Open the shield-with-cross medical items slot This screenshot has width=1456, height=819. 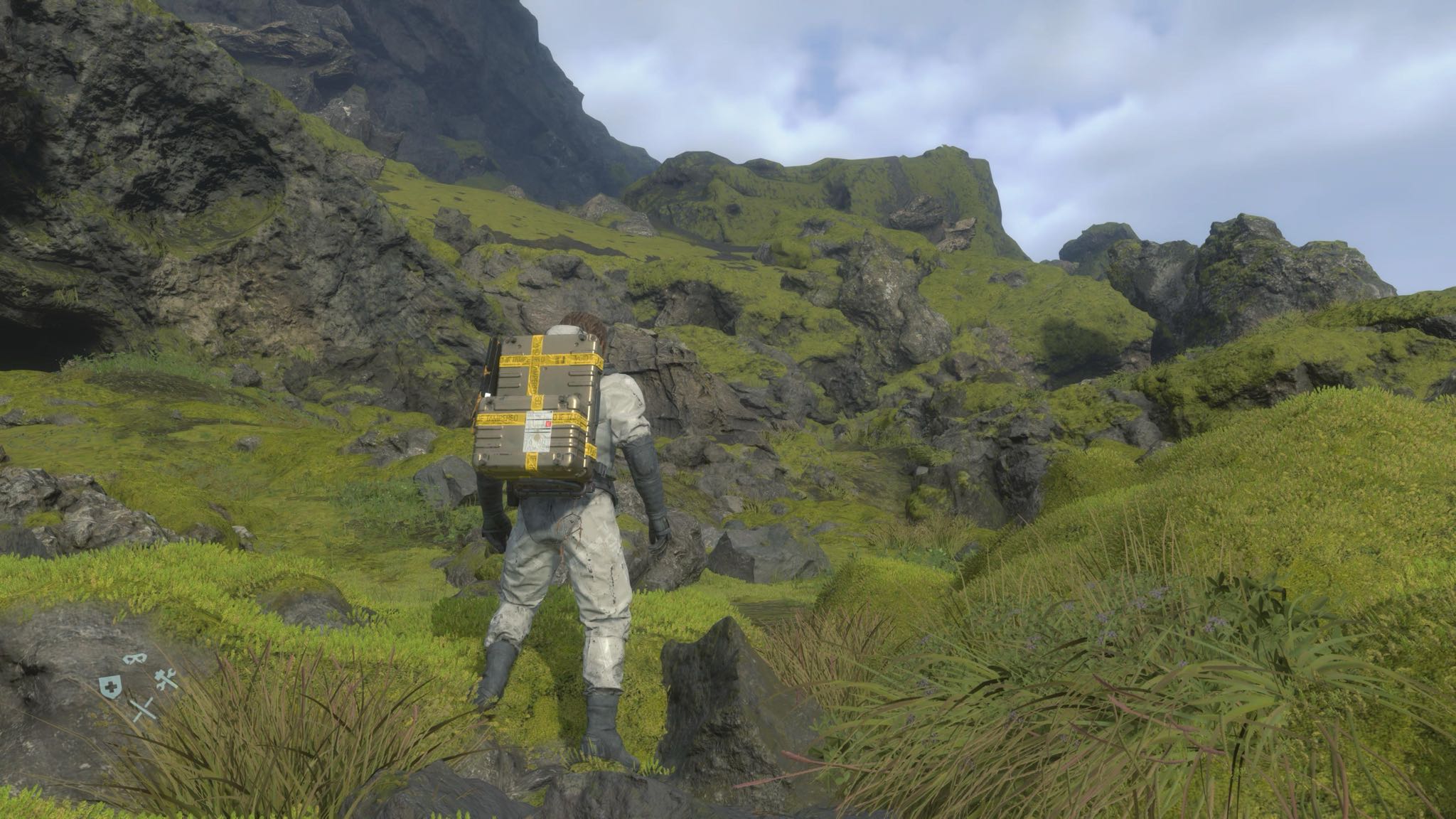[109, 685]
